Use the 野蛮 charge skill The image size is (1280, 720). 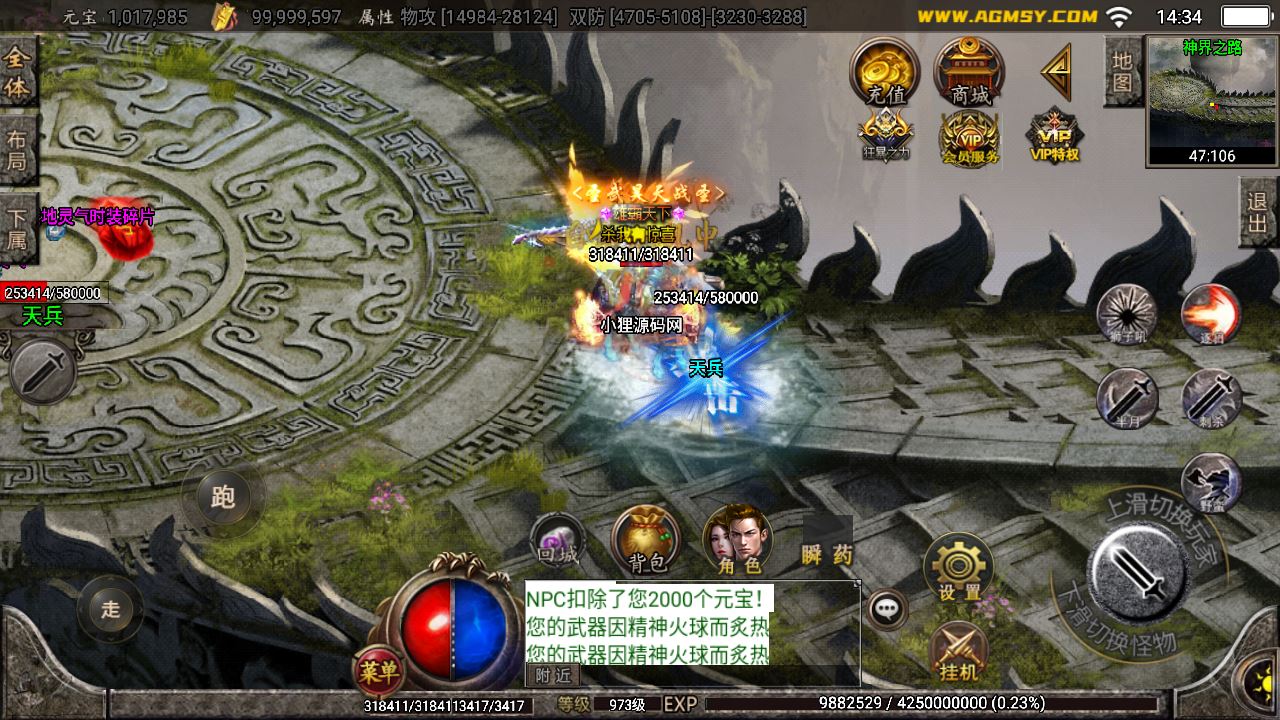1211,483
